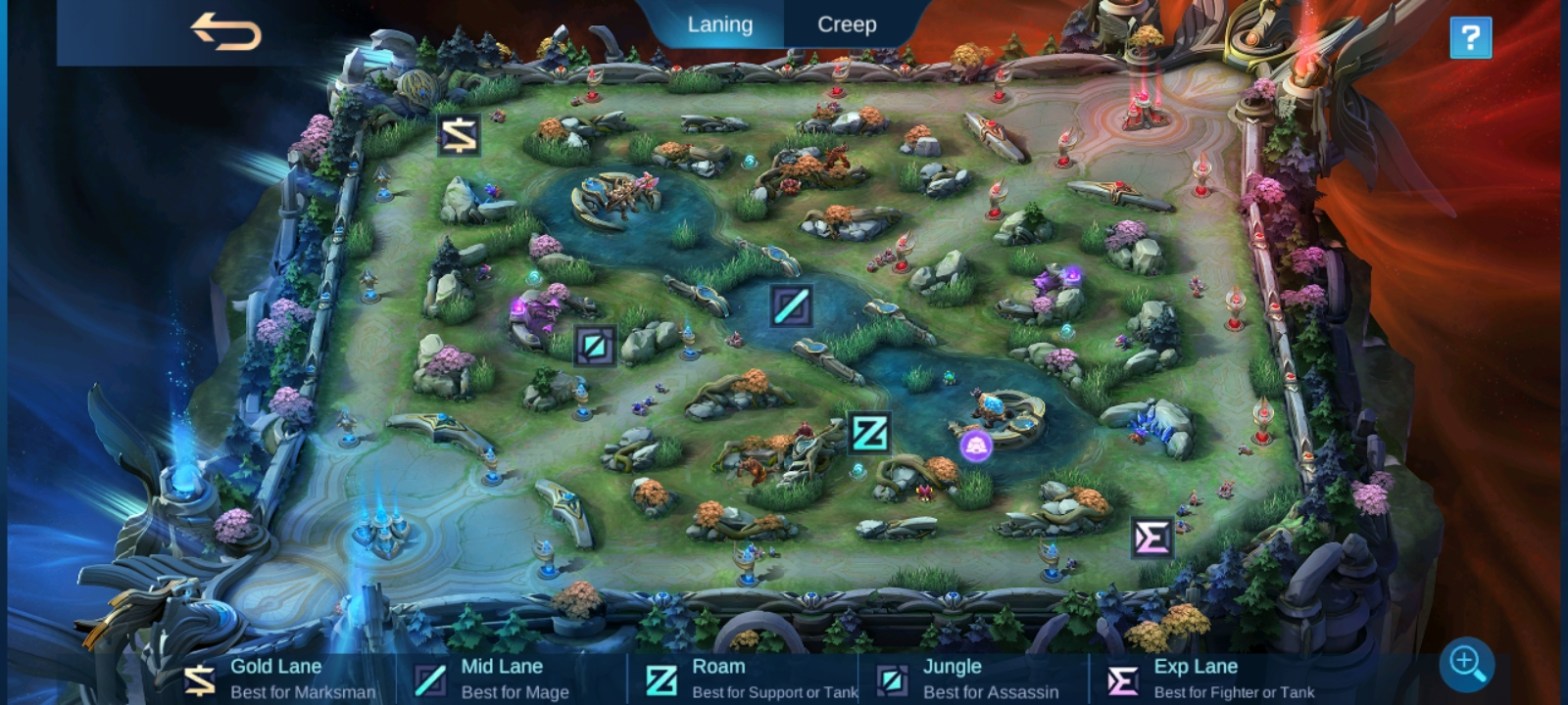Select the Mid Lane marker on map
This screenshot has width=1568, height=705.
(790, 306)
